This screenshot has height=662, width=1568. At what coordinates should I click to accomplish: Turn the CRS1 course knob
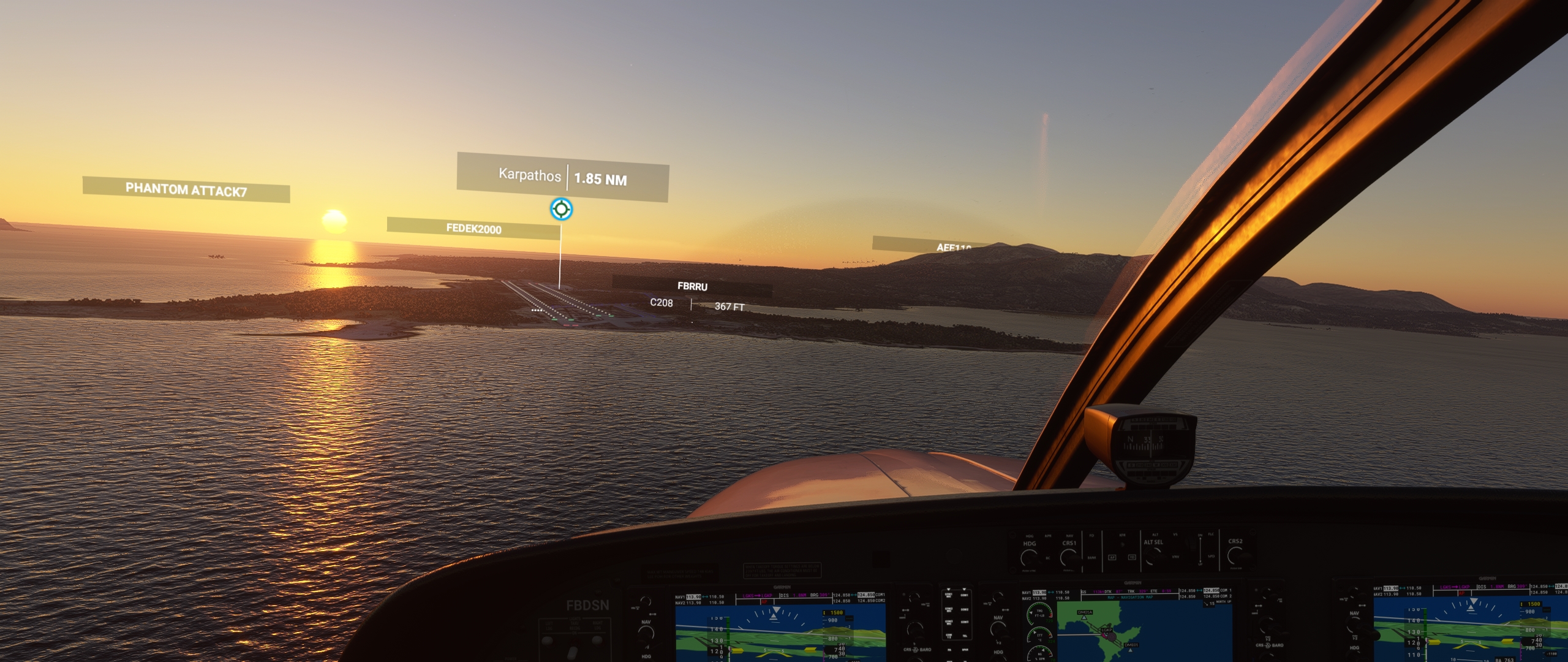point(1069,557)
